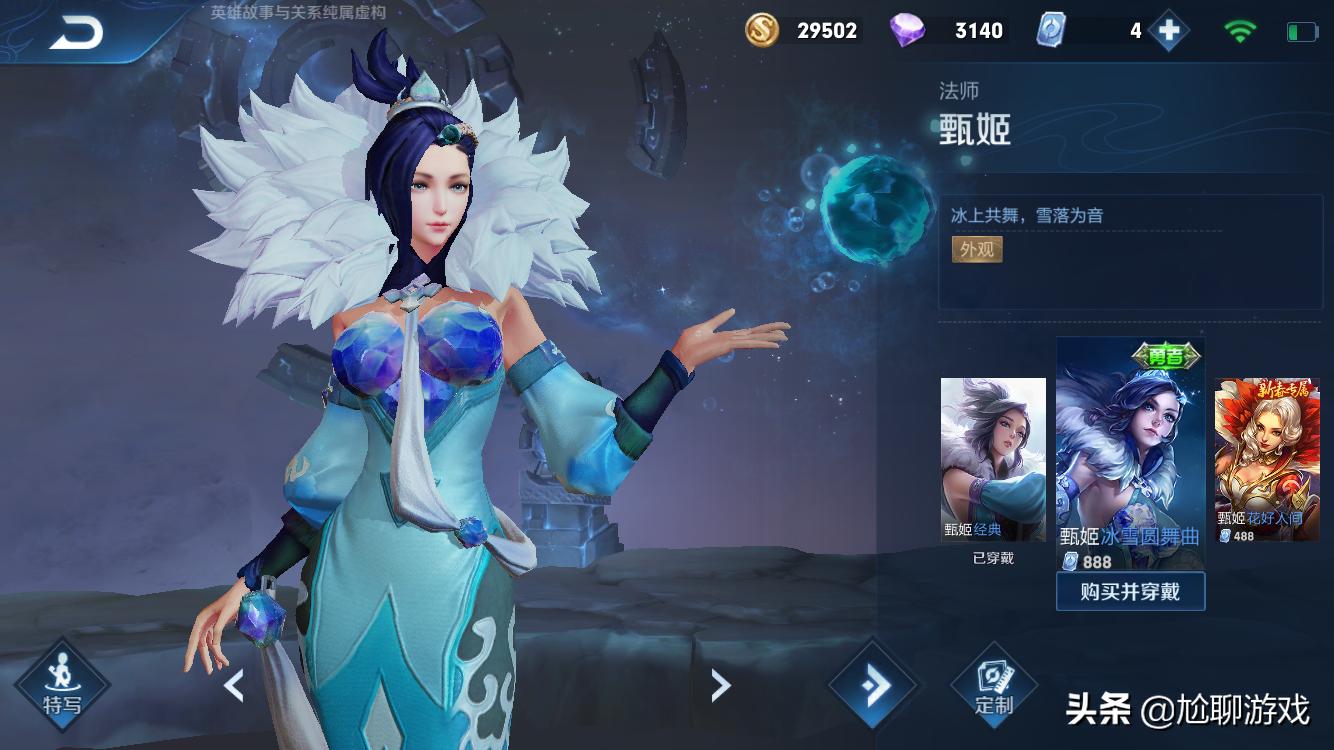Open the 外观 appearance tag
1334x750 pixels.
tap(977, 249)
